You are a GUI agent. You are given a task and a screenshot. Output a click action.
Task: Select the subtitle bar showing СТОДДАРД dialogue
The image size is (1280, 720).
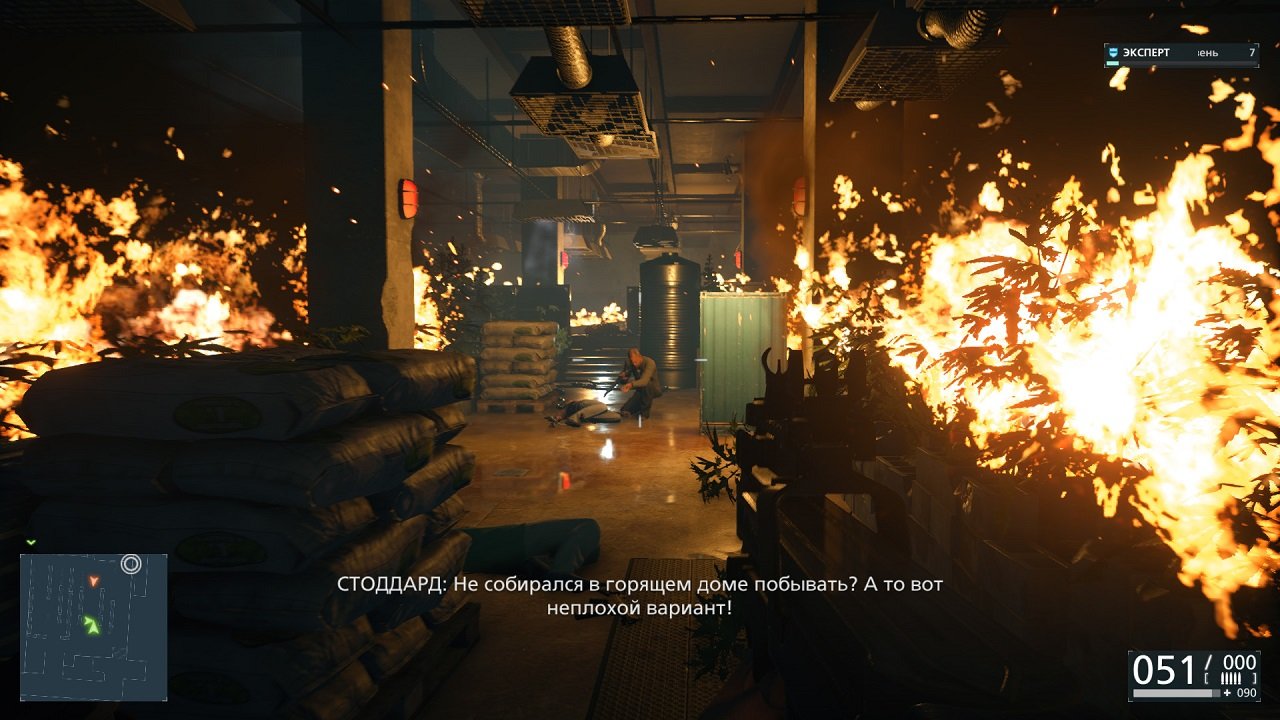click(640, 592)
